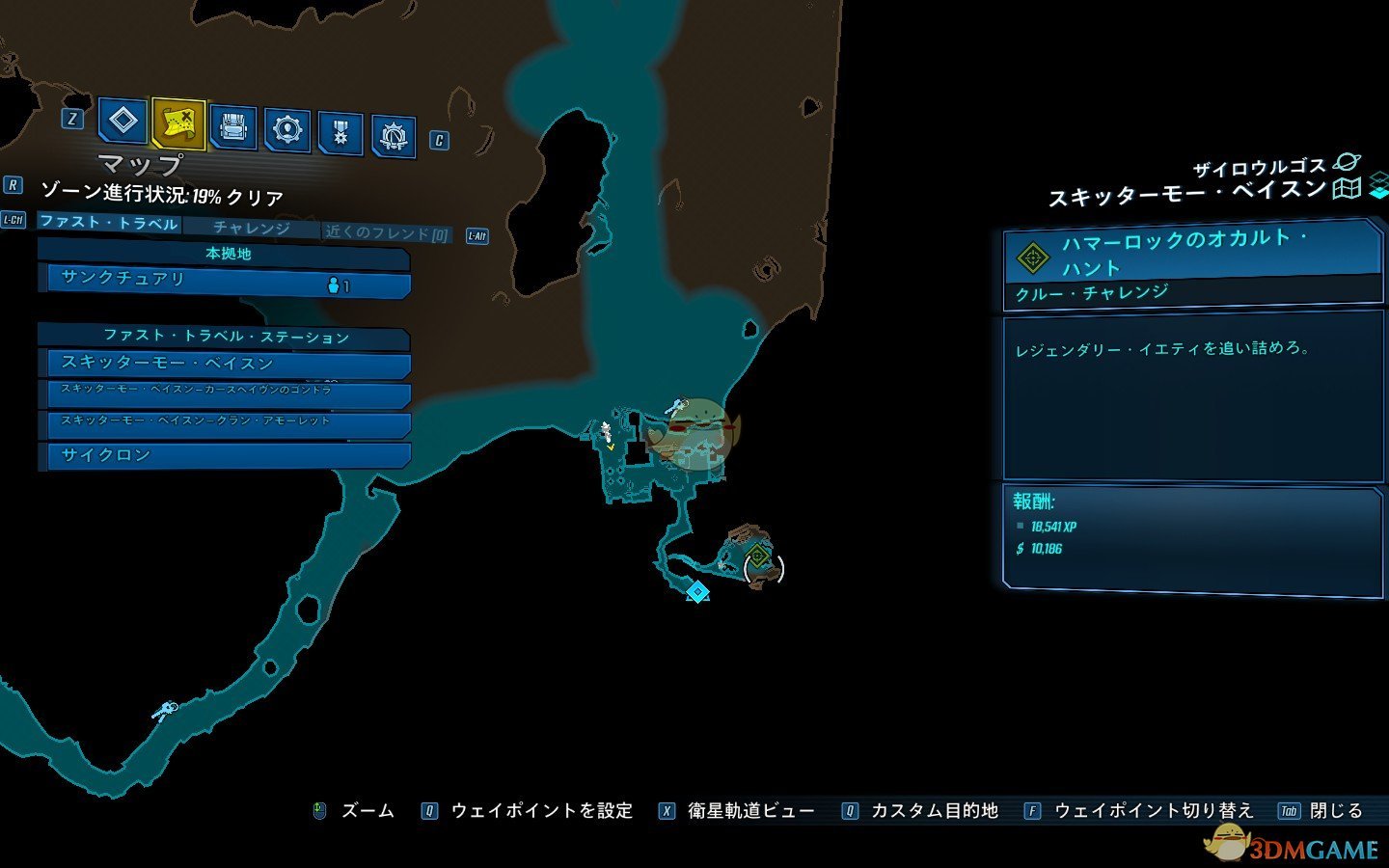This screenshot has width=1389, height=868.
Task: Open the 近くのフレンド [0] tab
Action: point(387,232)
